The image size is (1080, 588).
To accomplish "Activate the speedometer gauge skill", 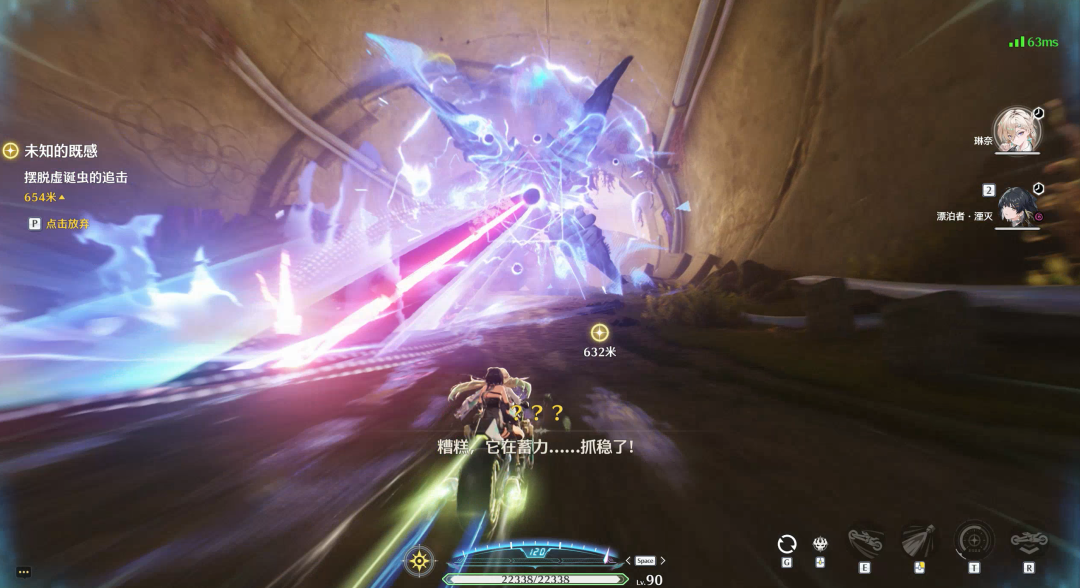I will [x=973, y=541].
